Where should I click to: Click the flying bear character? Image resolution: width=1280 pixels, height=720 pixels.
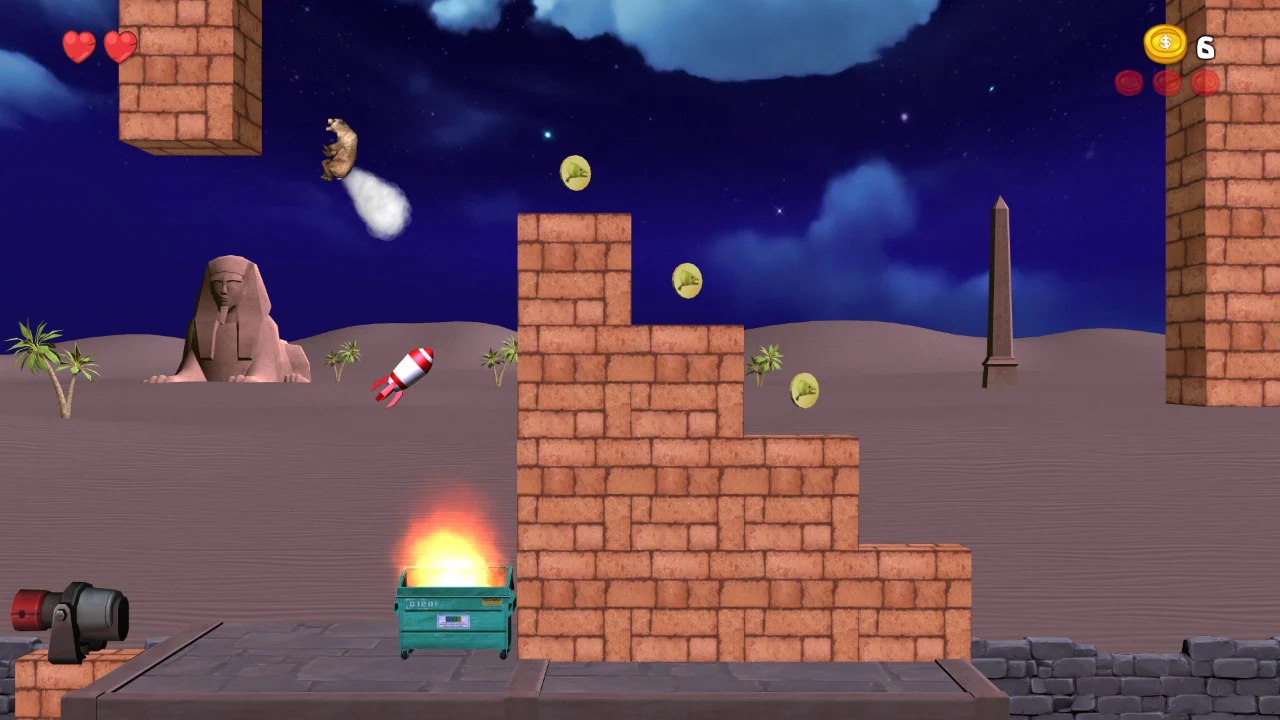click(x=338, y=148)
